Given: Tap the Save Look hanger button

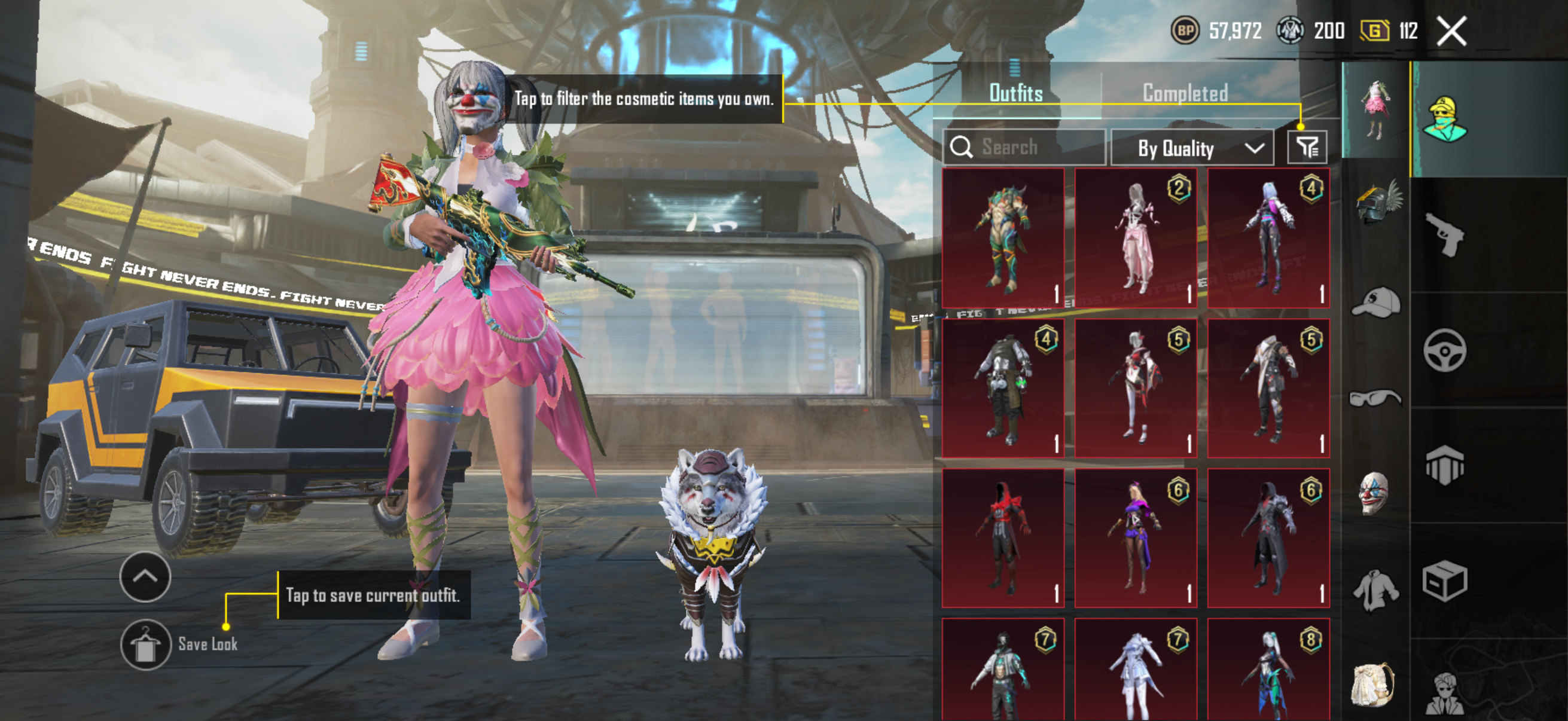Looking at the screenshot, I should click(x=145, y=644).
